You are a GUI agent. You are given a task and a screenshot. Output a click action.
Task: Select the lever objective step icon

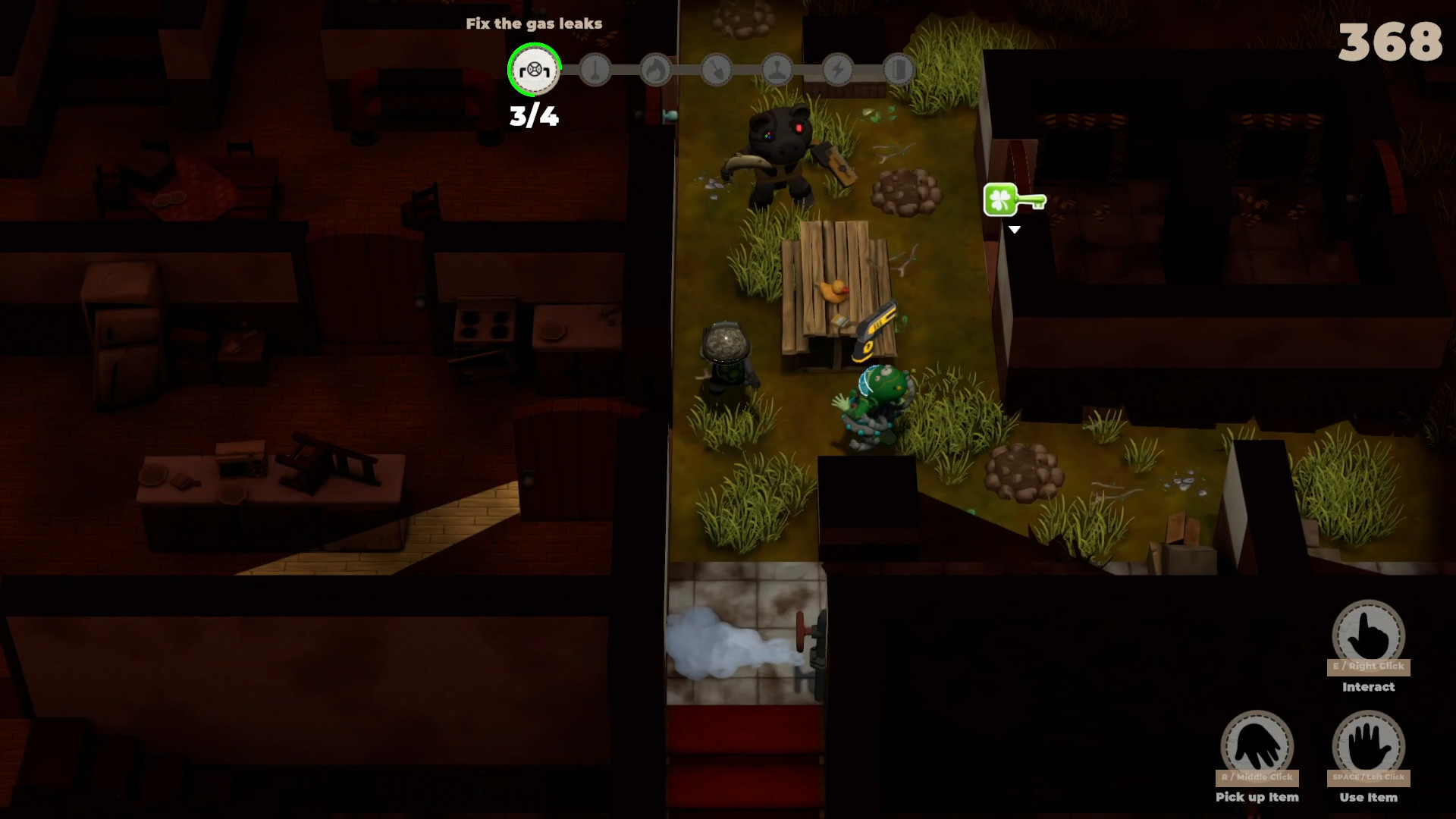coord(778,70)
